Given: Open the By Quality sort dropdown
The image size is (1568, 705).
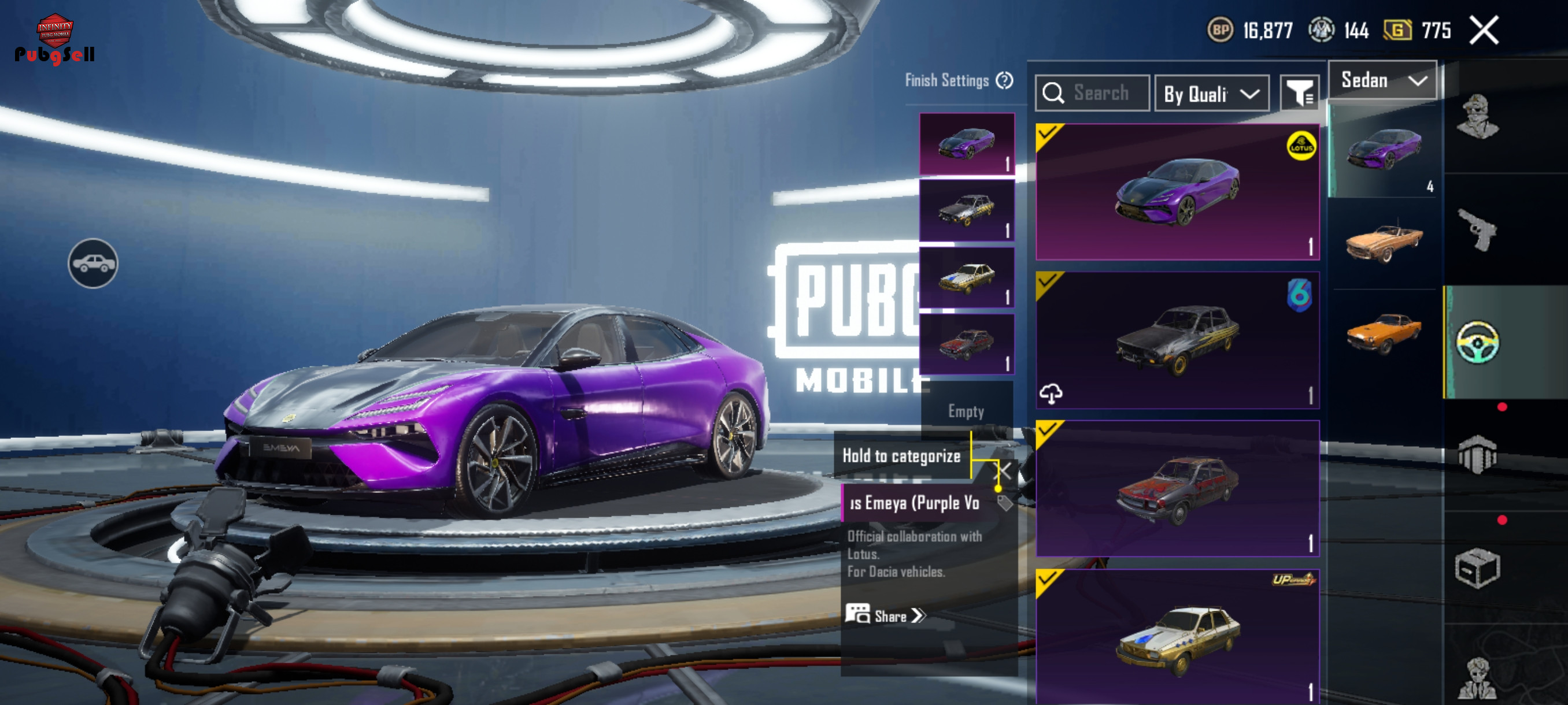Looking at the screenshot, I should 1211,94.
